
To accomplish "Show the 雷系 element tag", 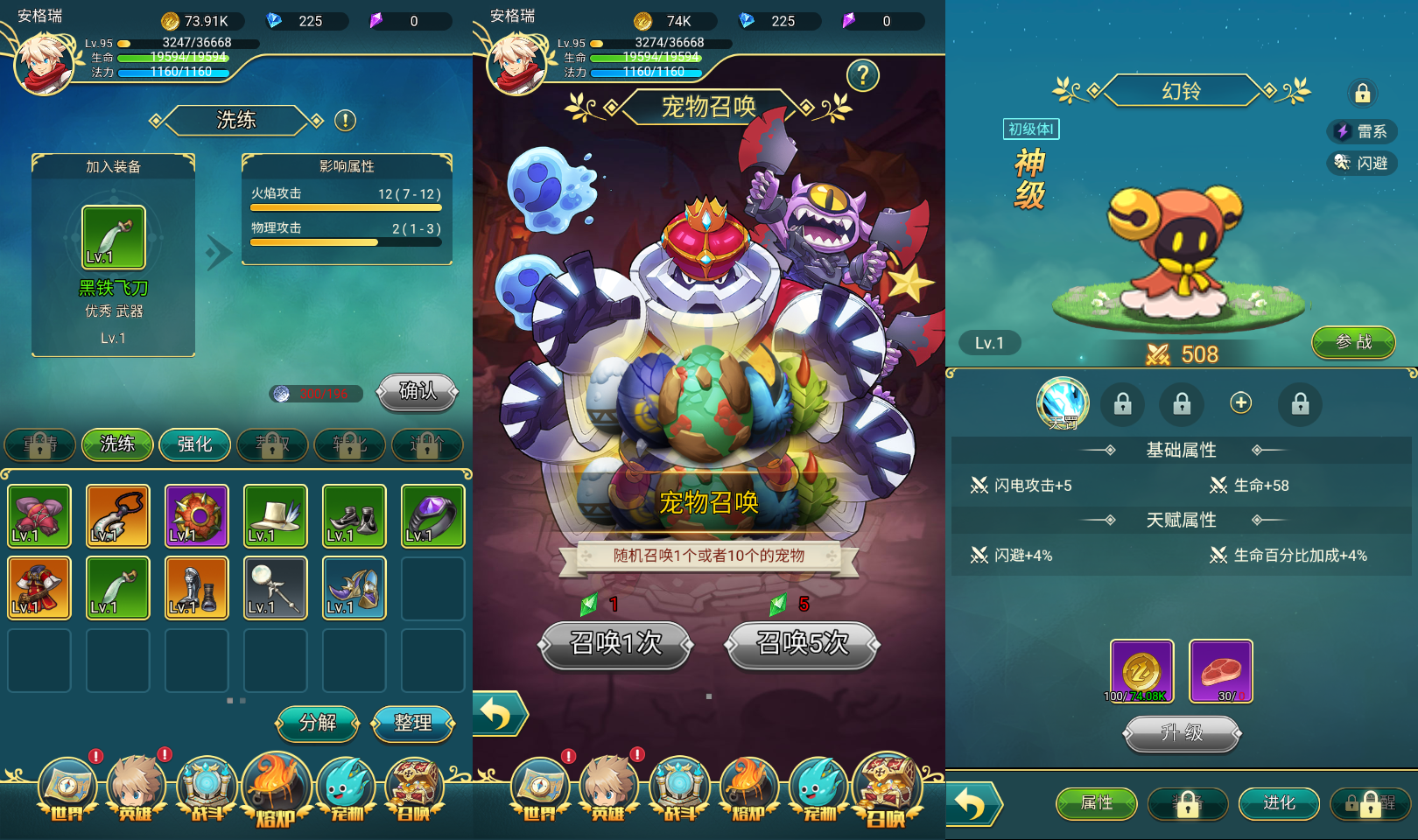I will 1362,131.
